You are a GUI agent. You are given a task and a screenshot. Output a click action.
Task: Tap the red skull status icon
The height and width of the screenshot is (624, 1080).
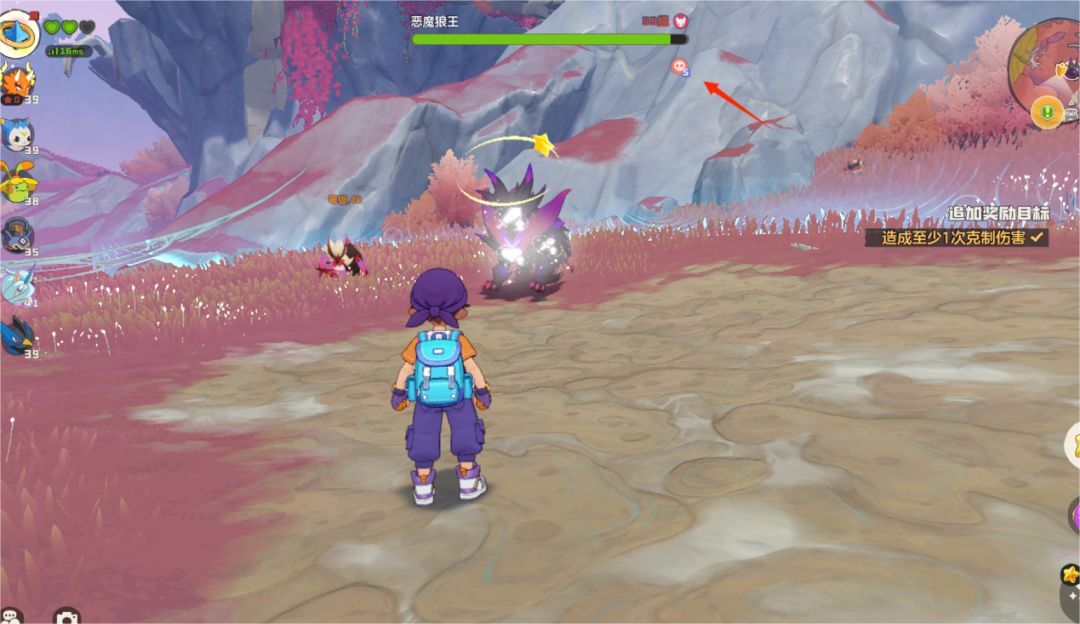pos(681,67)
